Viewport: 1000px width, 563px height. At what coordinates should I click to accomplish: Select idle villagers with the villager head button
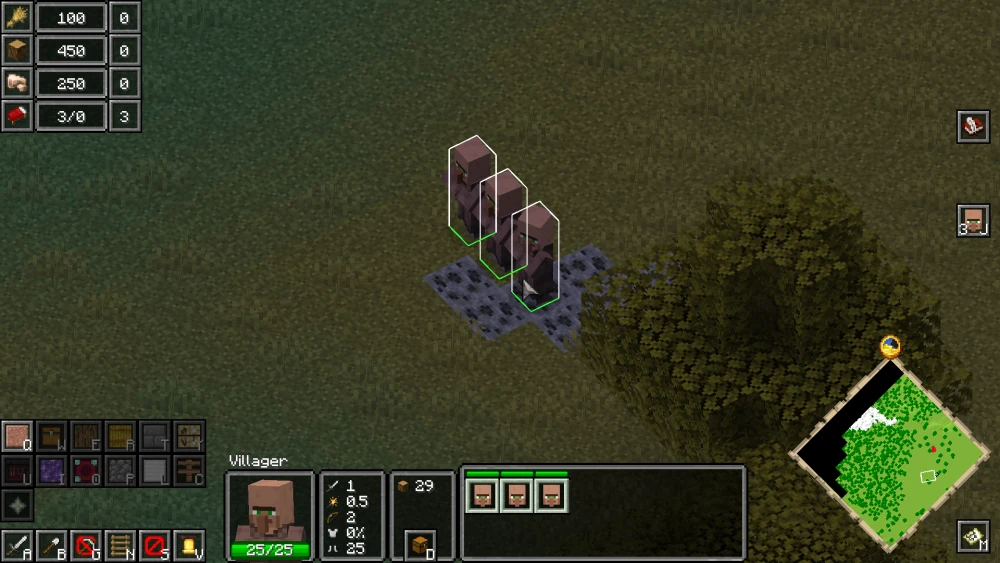click(x=973, y=220)
